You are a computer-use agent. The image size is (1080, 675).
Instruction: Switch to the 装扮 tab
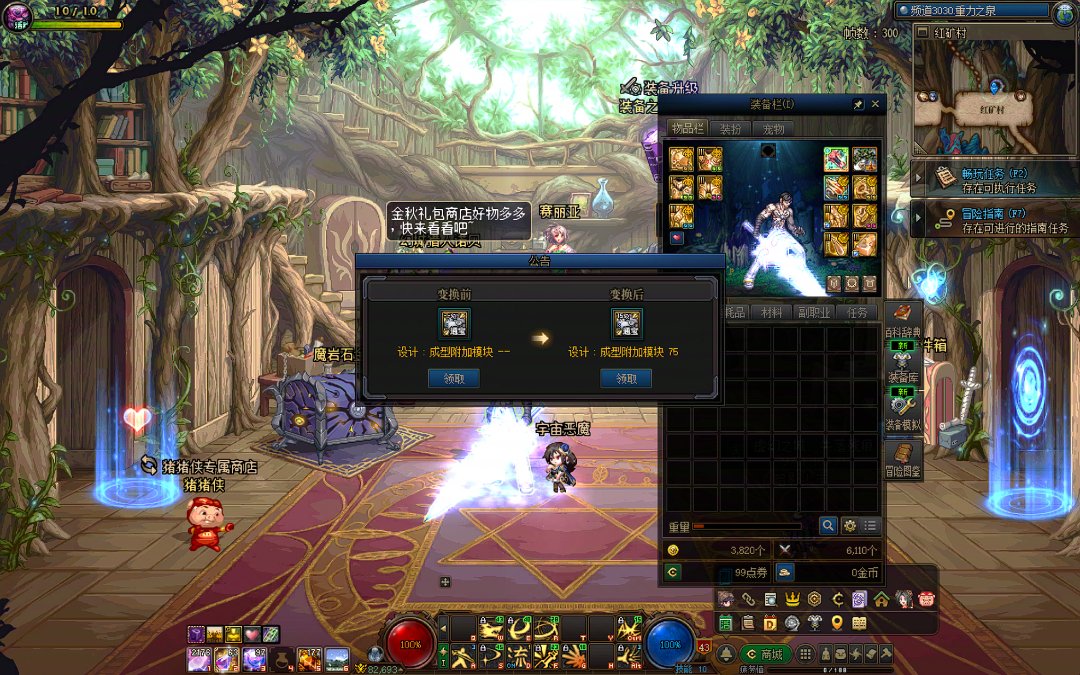pyautogui.click(x=731, y=128)
